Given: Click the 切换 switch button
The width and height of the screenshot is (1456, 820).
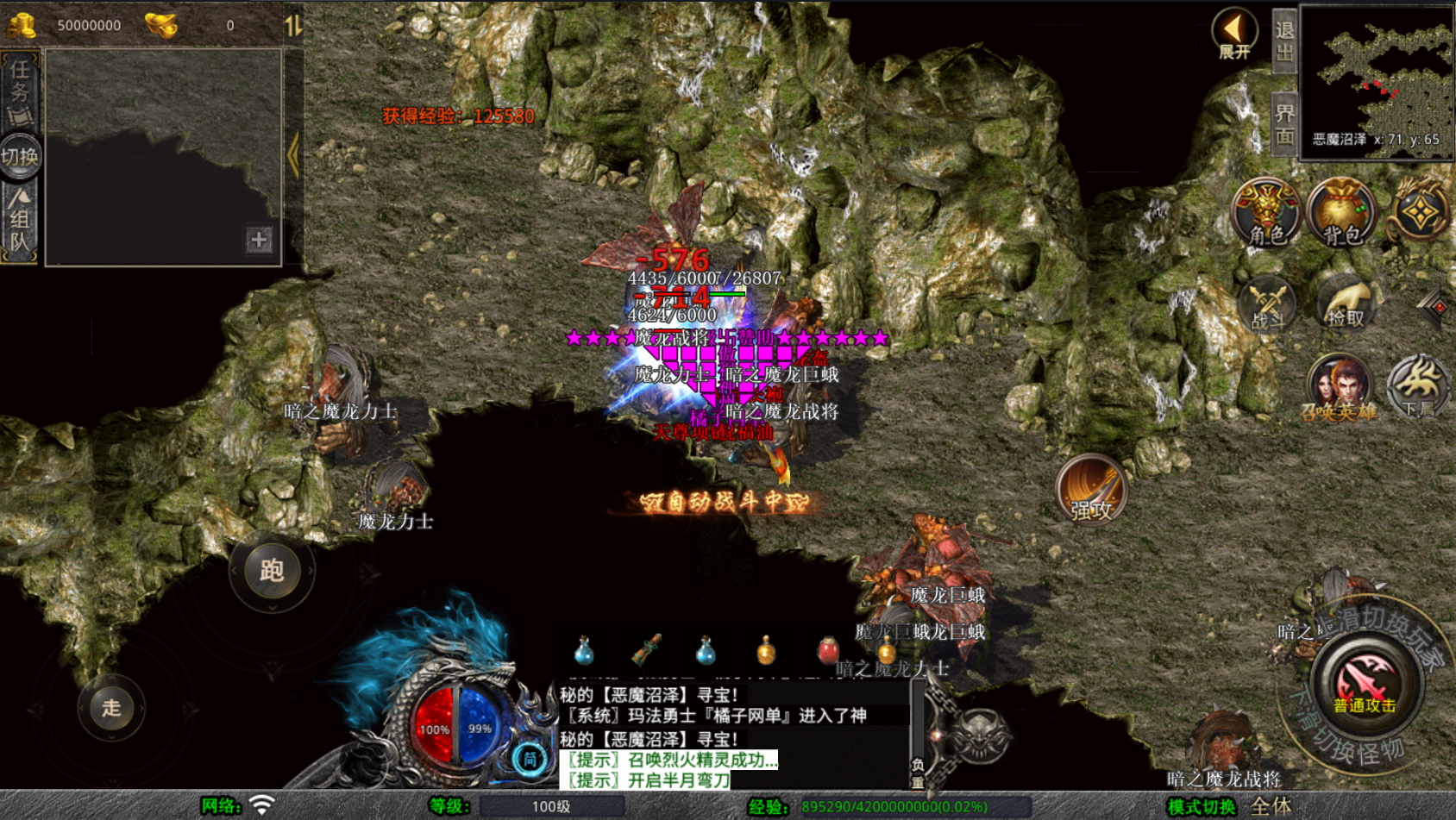Looking at the screenshot, I should (20, 157).
